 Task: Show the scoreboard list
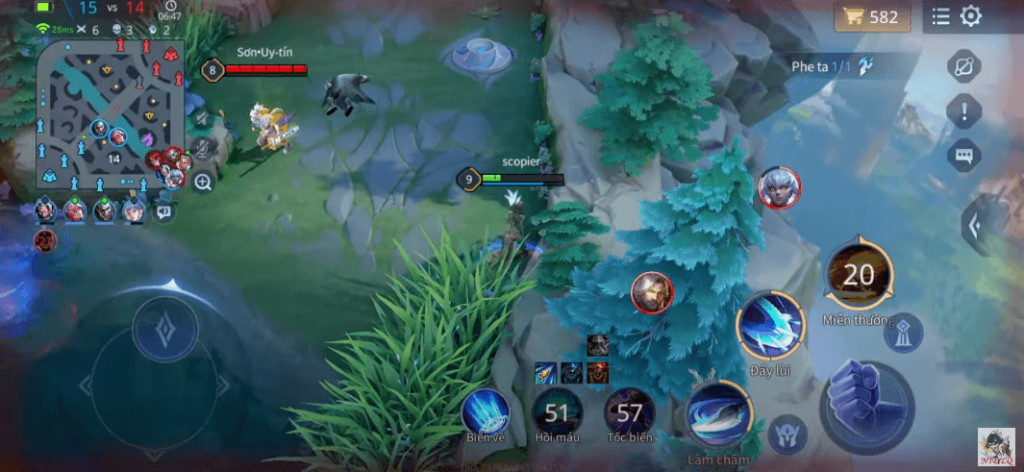click(x=940, y=16)
